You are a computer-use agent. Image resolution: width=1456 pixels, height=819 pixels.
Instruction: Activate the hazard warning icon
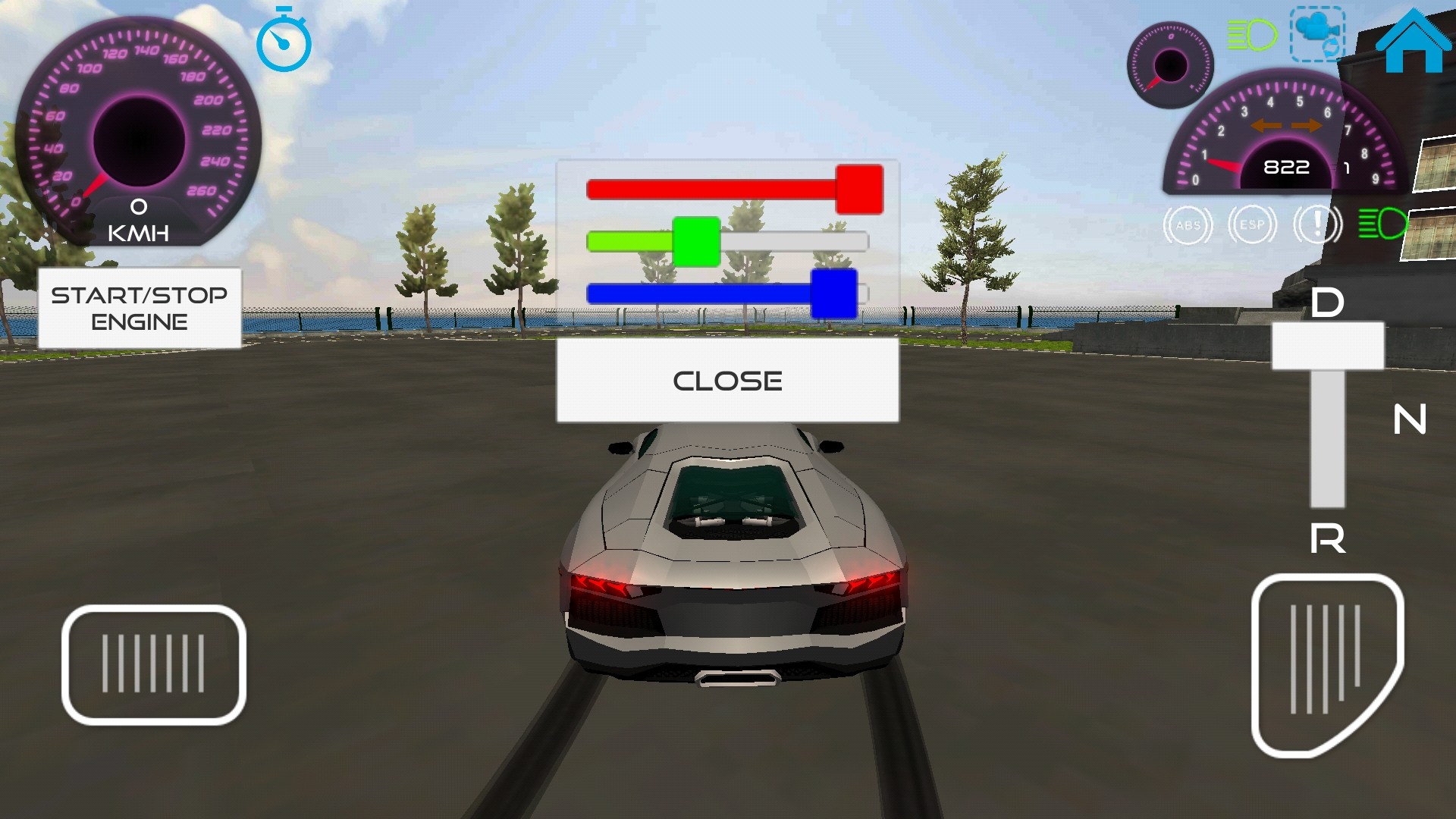click(1317, 225)
